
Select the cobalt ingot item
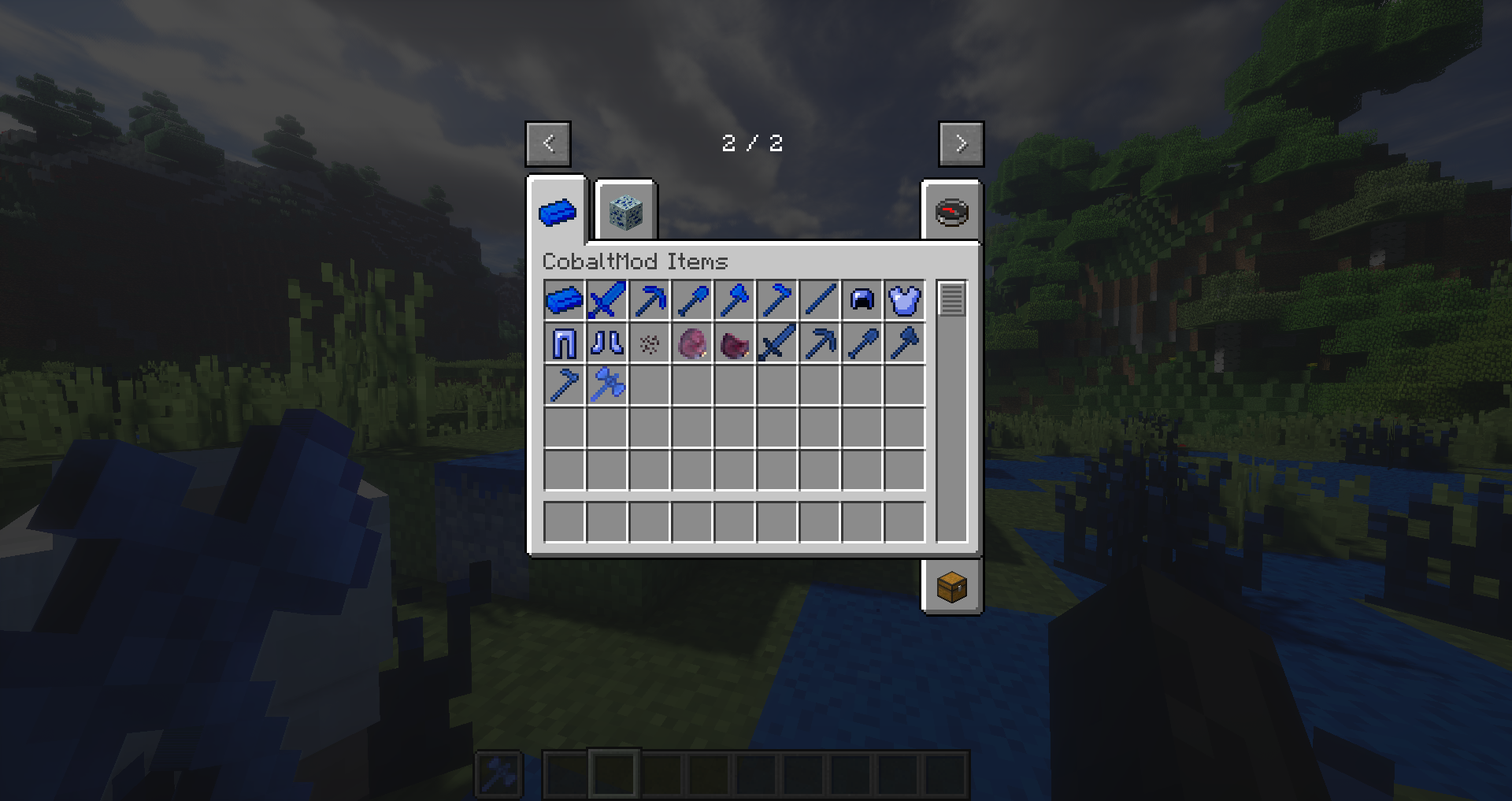564,300
